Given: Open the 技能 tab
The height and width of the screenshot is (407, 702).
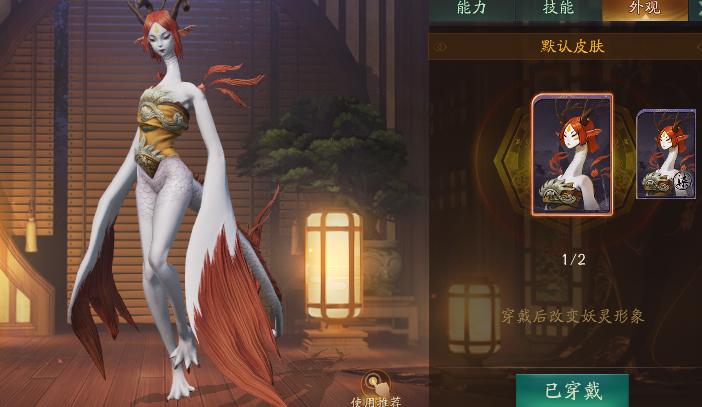Looking at the screenshot, I should pos(558,9).
